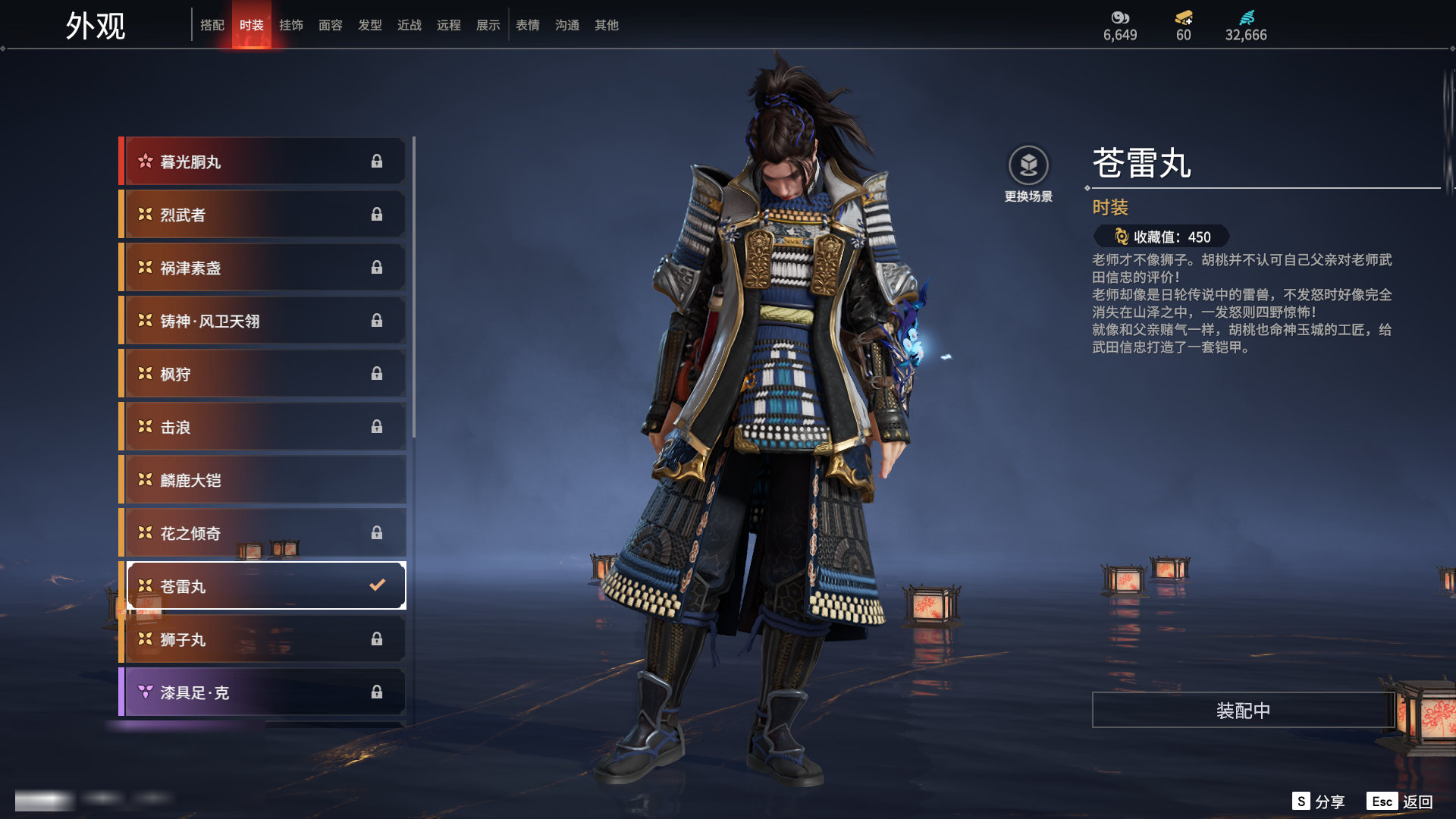Switch to the 远程 tab
The height and width of the screenshot is (819, 1456).
click(x=449, y=25)
